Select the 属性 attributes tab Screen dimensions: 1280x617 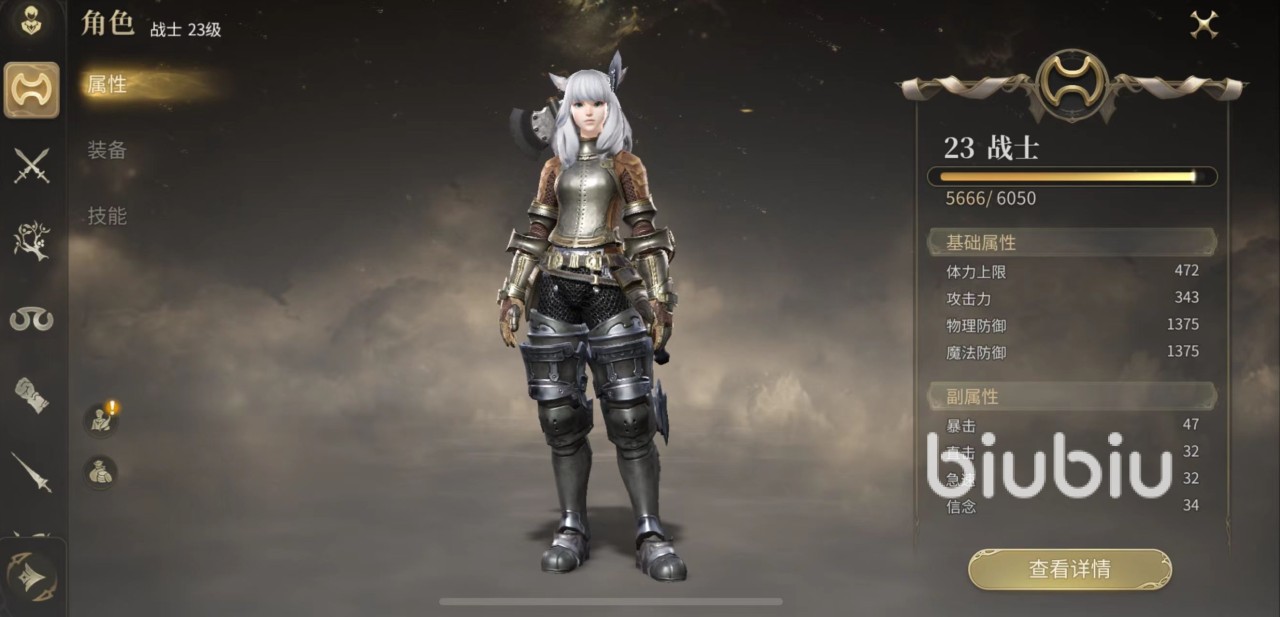point(107,85)
